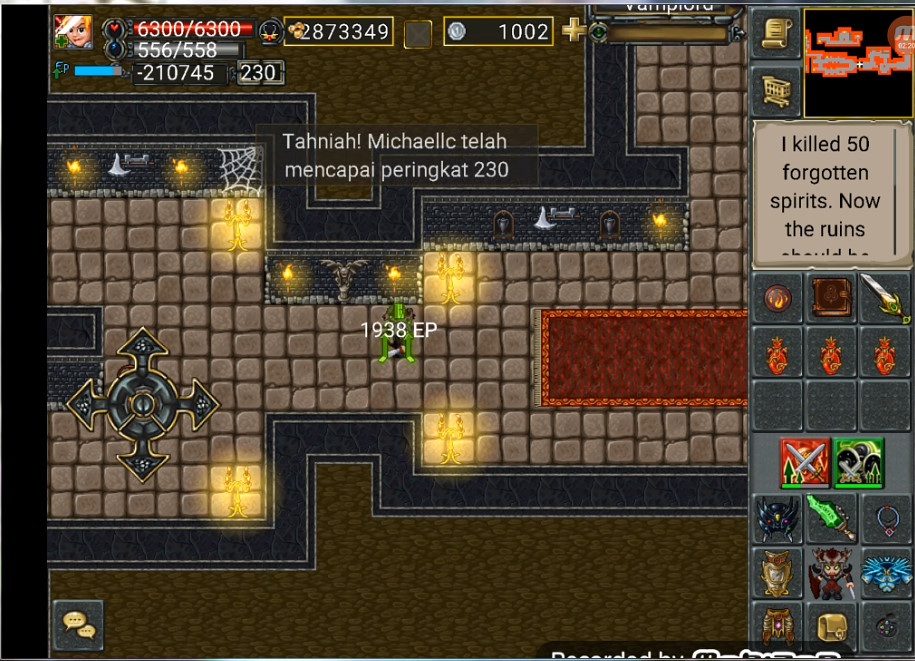Open the horned character figure
Image resolution: width=915 pixels, height=661 pixels.
coord(831,573)
